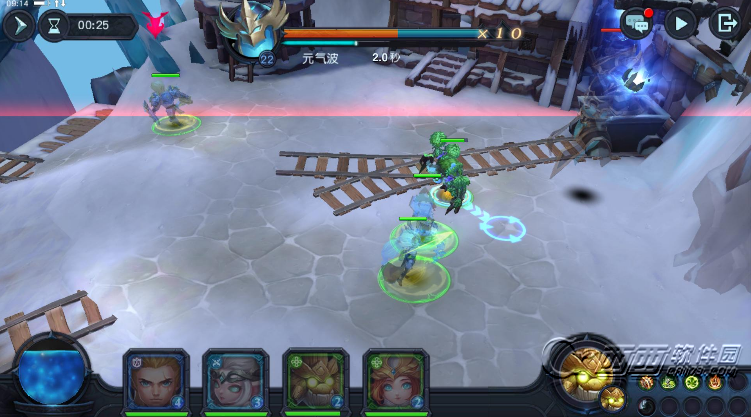Open the chat bubble with red notification
This screenshot has width=751, height=417.
tap(635, 23)
